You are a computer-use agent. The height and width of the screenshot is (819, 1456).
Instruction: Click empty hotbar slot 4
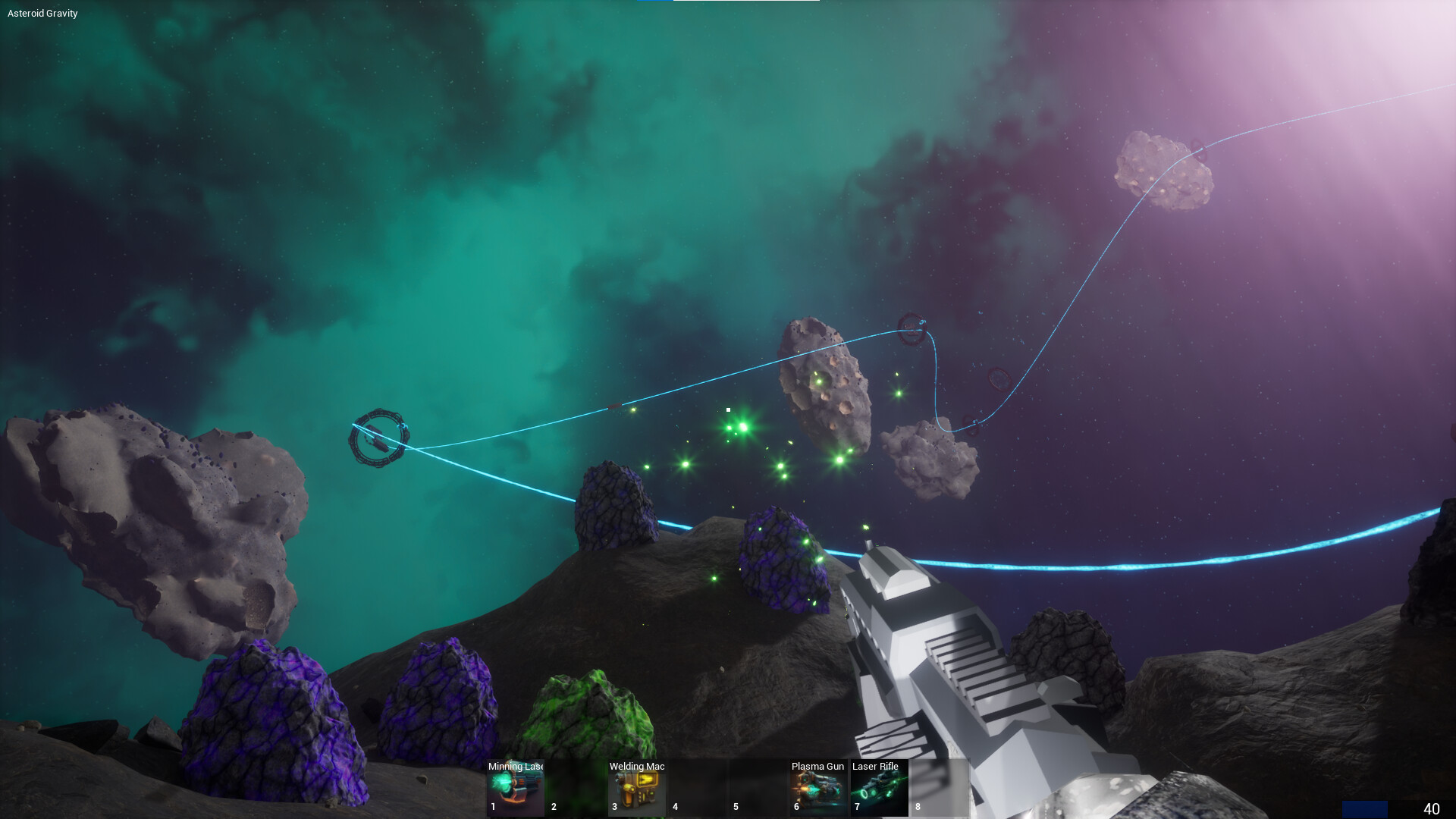pos(696,787)
